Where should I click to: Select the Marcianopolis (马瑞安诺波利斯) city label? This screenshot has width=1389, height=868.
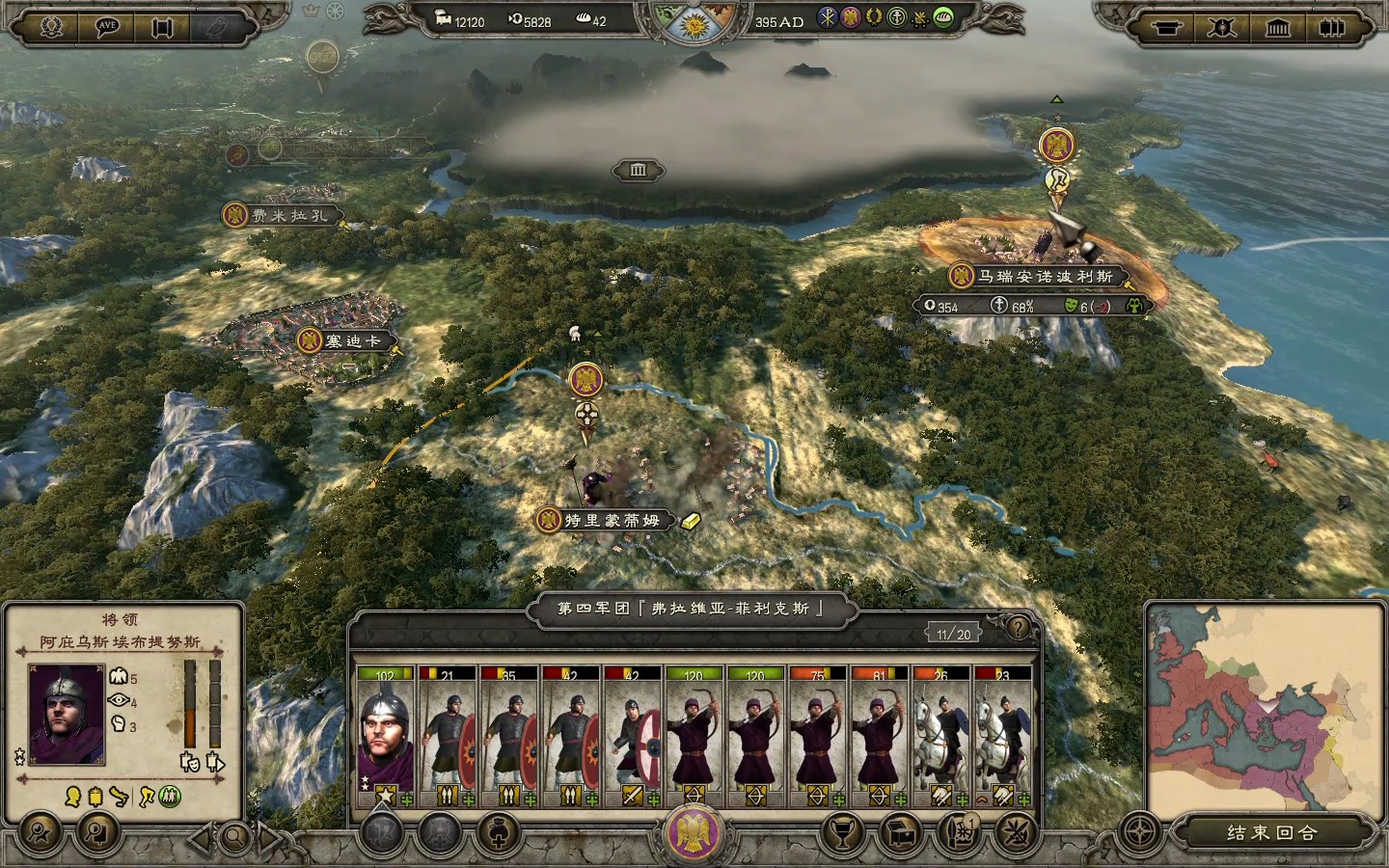click(x=1046, y=277)
